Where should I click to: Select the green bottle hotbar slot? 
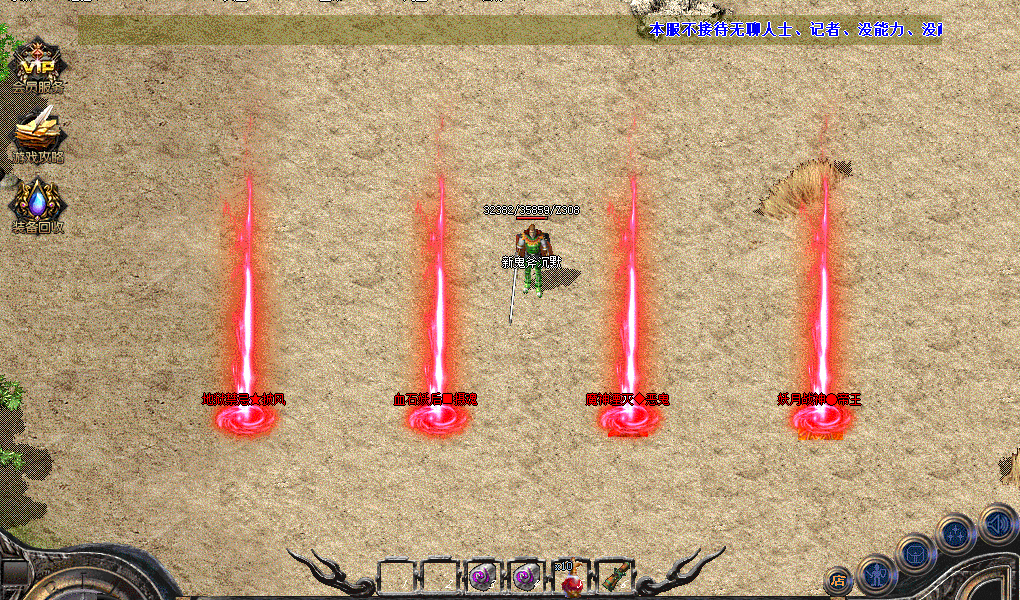click(x=611, y=577)
